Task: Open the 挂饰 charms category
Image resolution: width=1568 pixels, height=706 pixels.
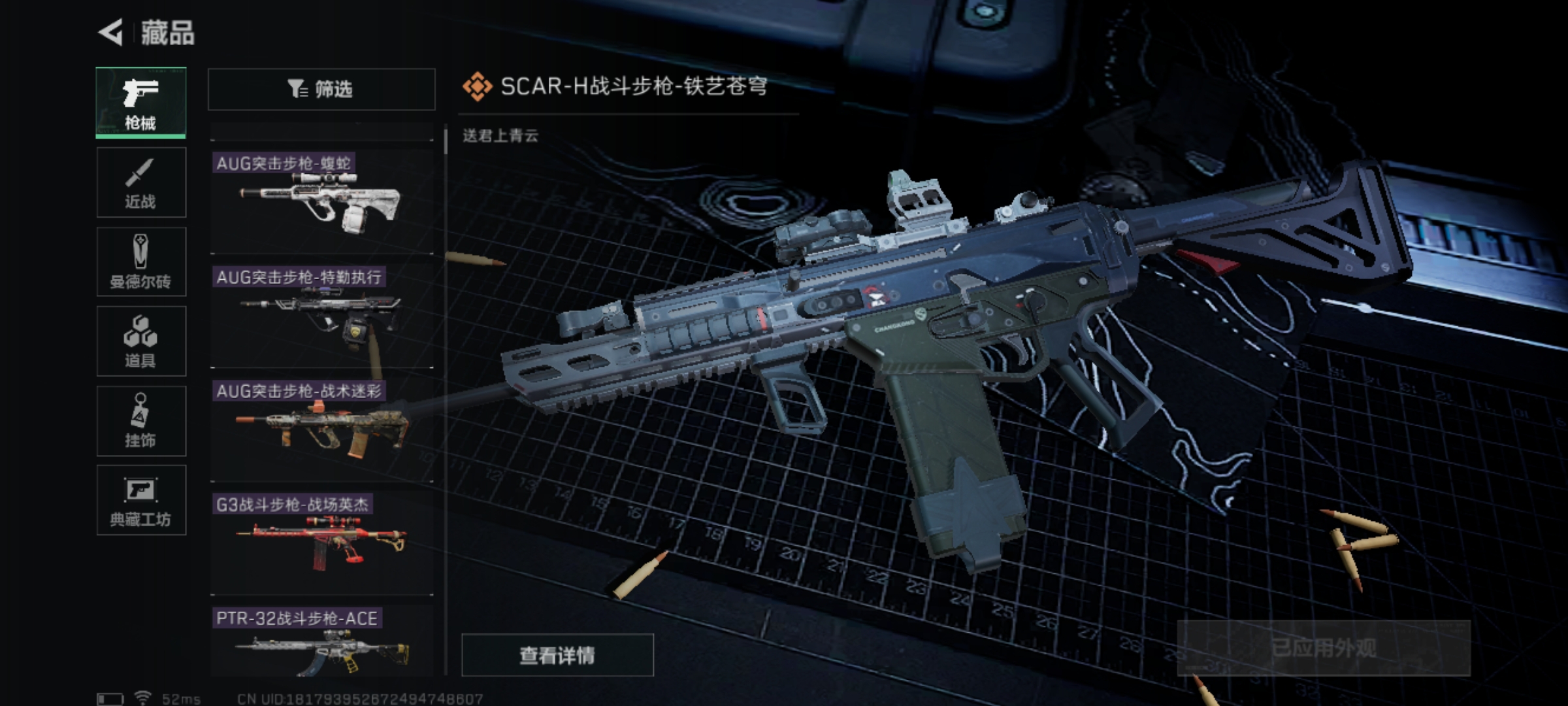Action: (141, 421)
